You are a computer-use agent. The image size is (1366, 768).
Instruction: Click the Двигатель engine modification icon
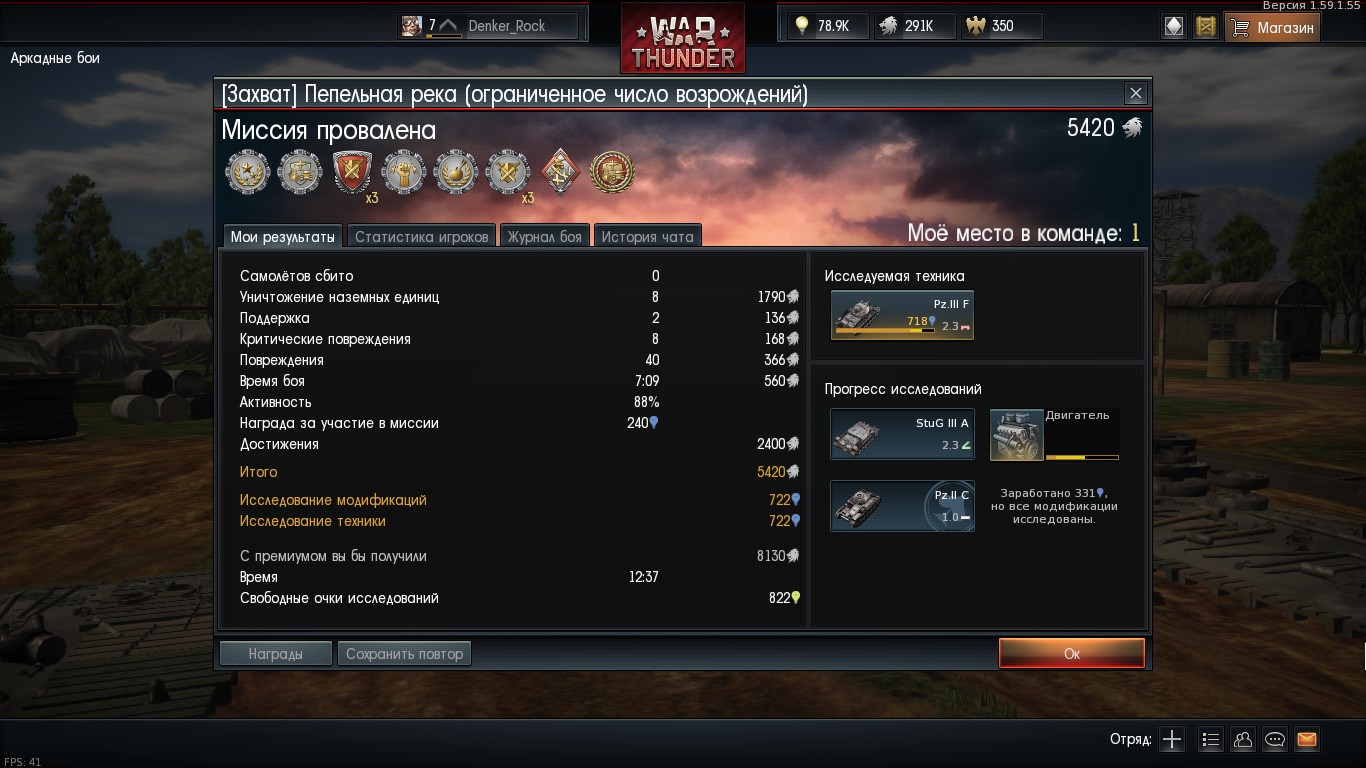(x=1016, y=435)
